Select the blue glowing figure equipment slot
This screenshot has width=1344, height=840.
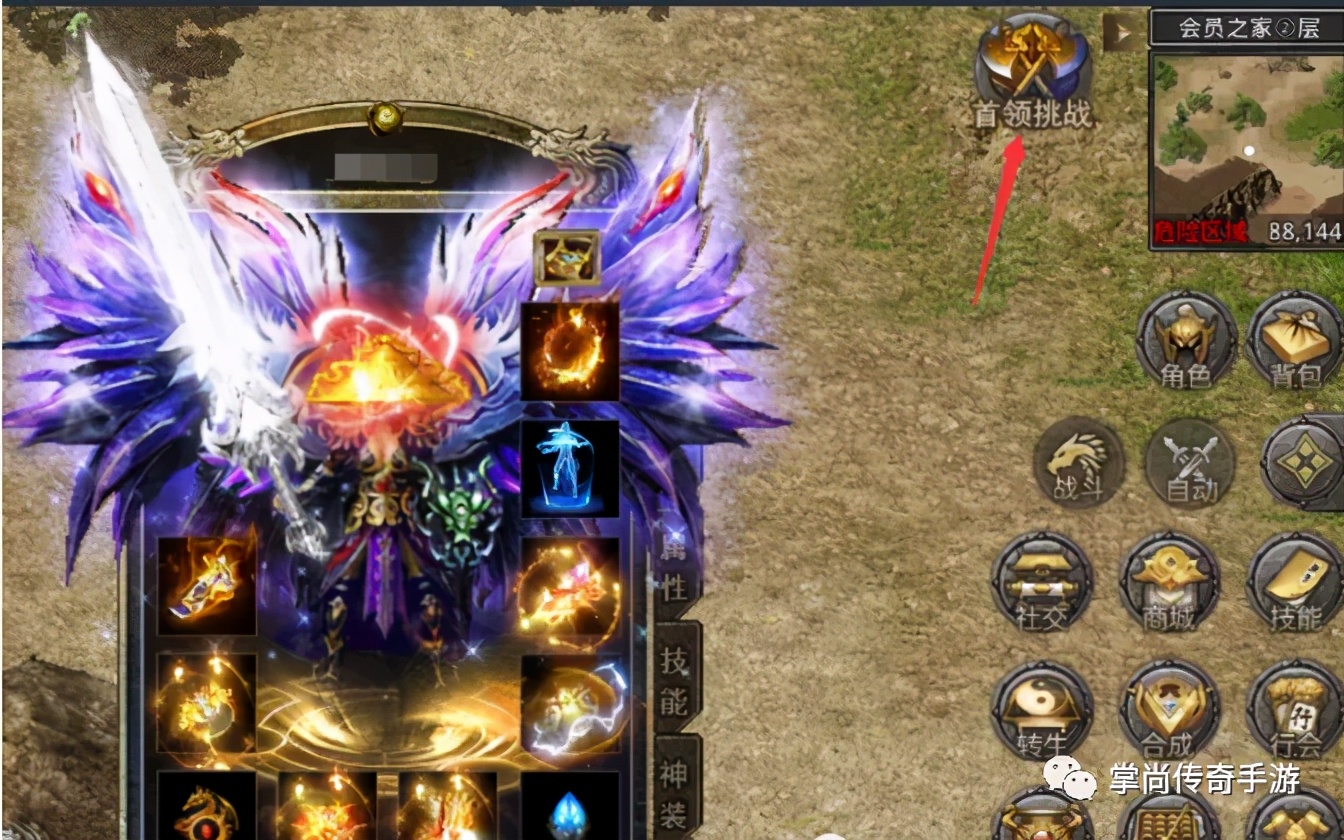[570, 468]
